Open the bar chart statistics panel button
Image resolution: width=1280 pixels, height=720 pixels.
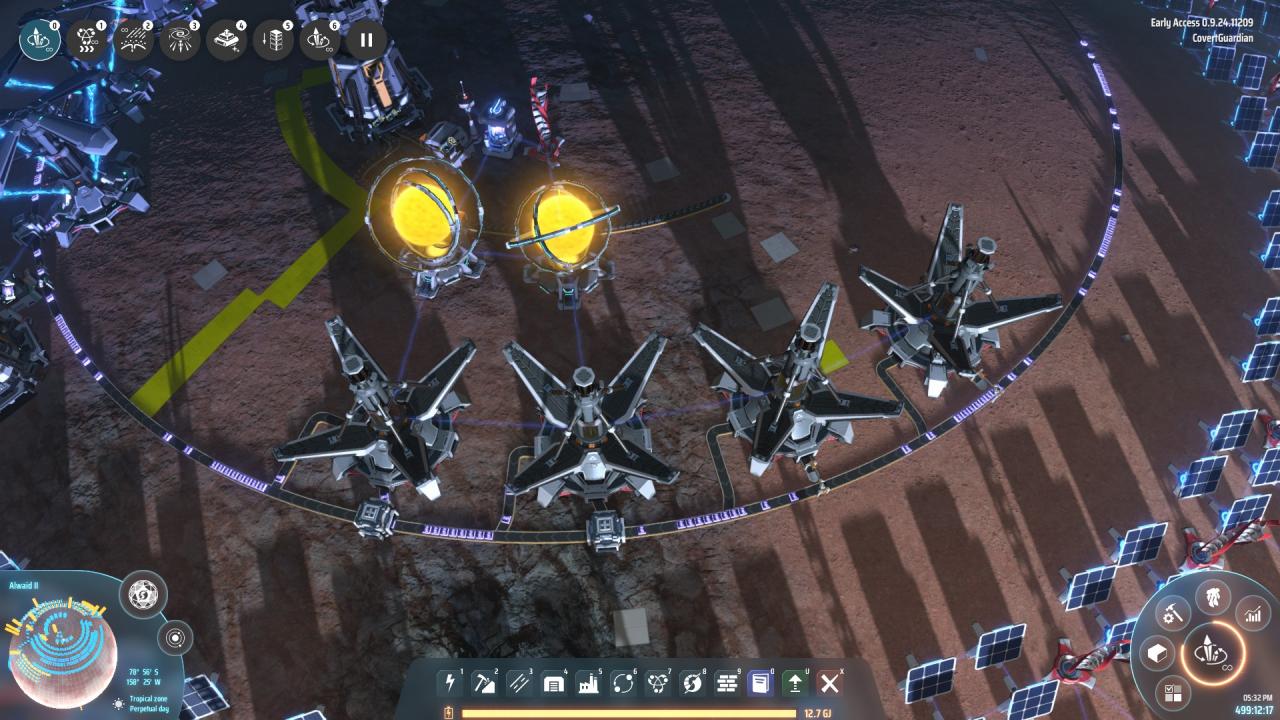click(x=1251, y=614)
